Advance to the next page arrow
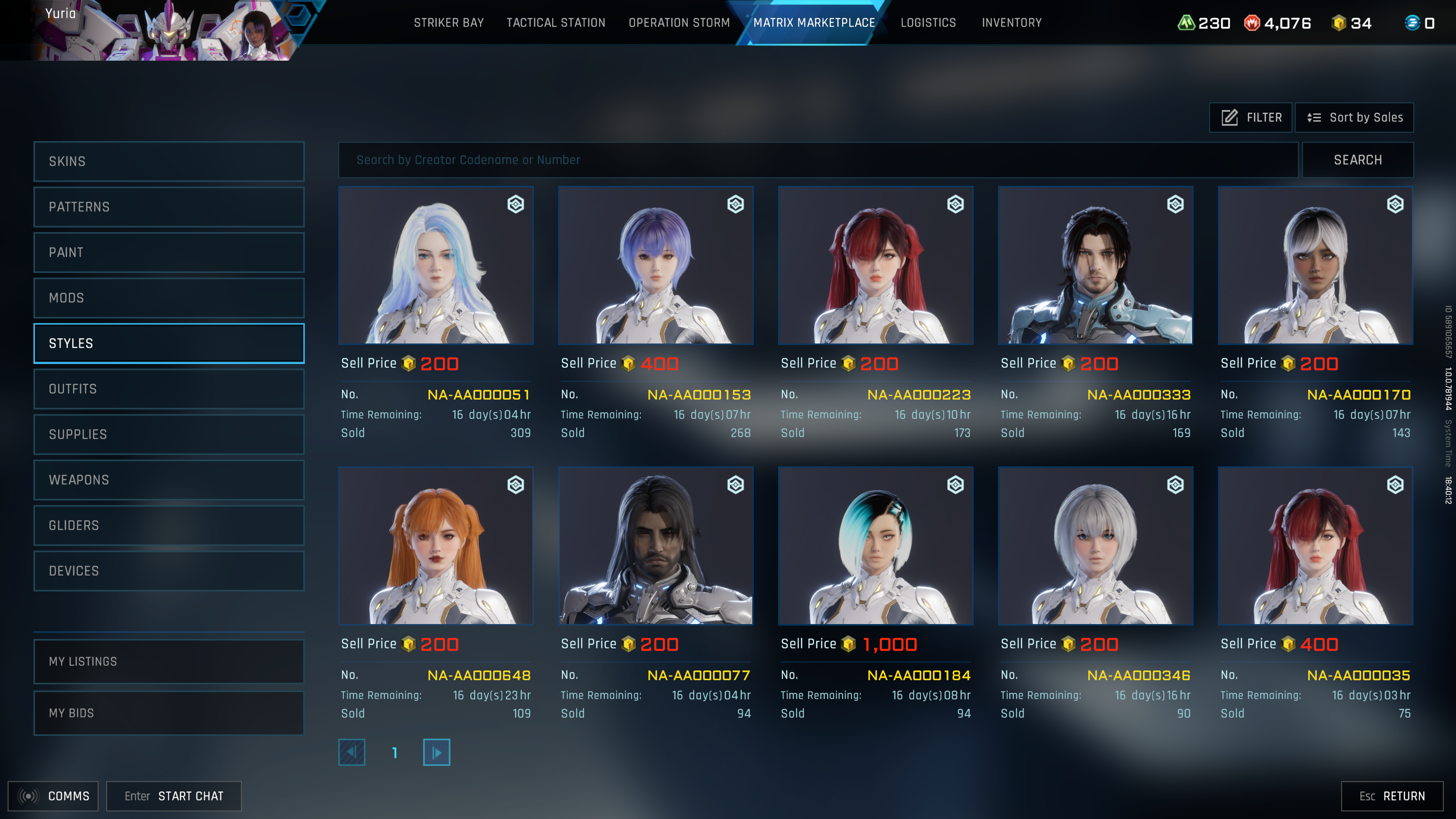 pyautogui.click(x=436, y=752)
